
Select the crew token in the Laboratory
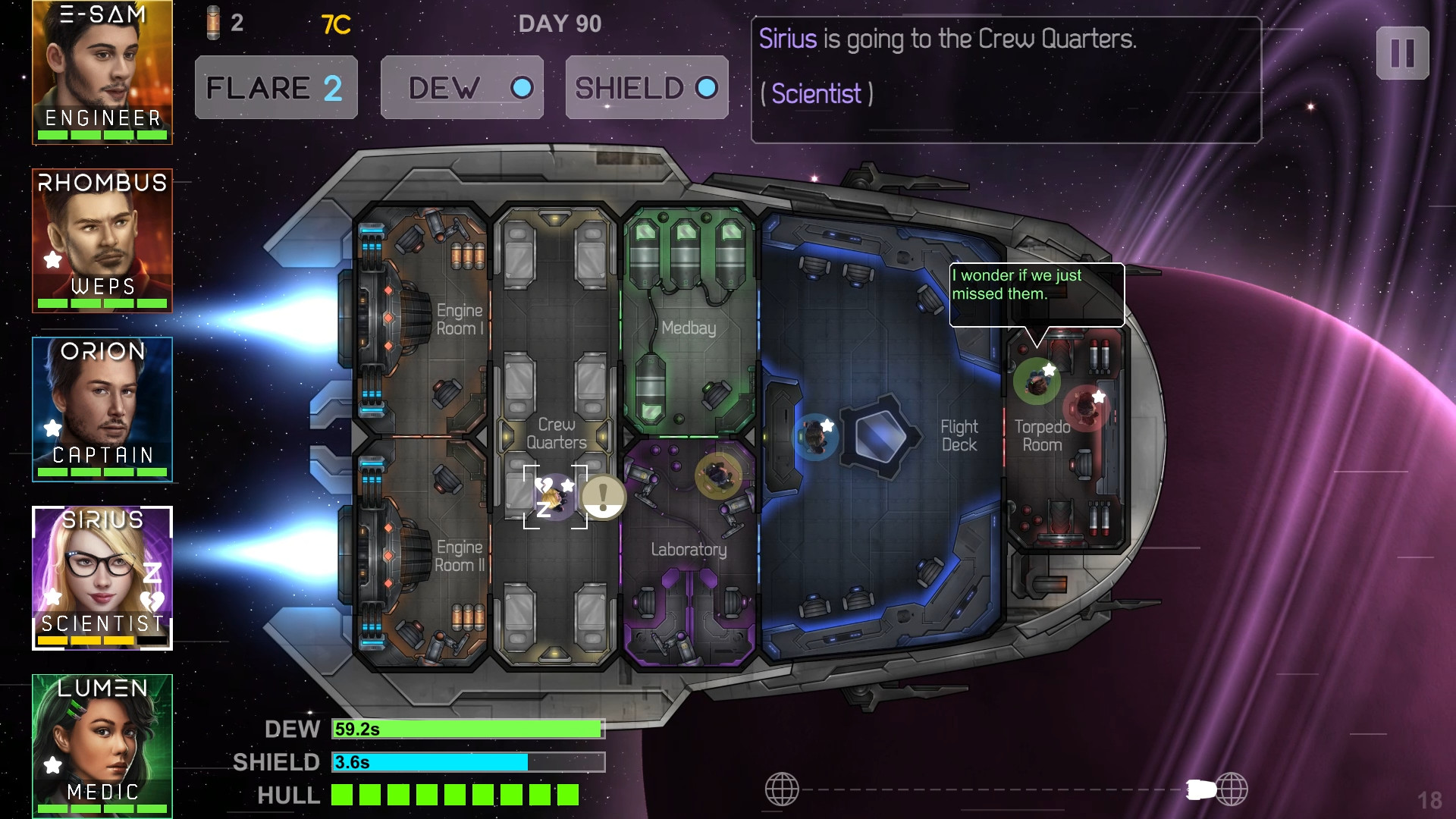[717, 475]
